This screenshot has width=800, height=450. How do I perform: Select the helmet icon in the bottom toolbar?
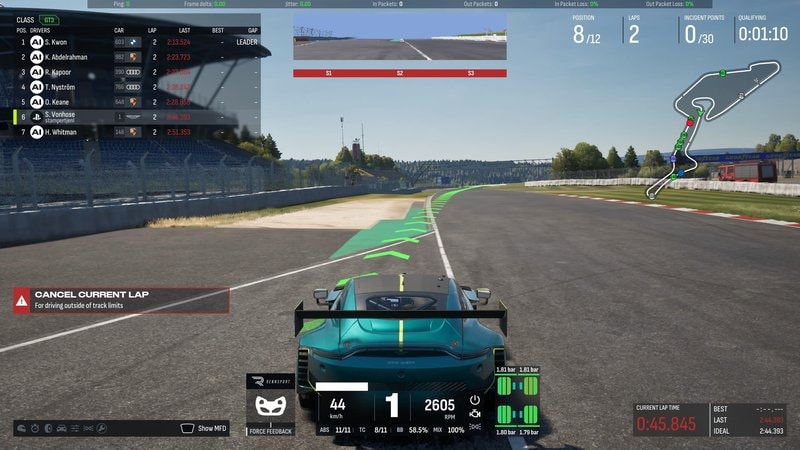point(23,428)
